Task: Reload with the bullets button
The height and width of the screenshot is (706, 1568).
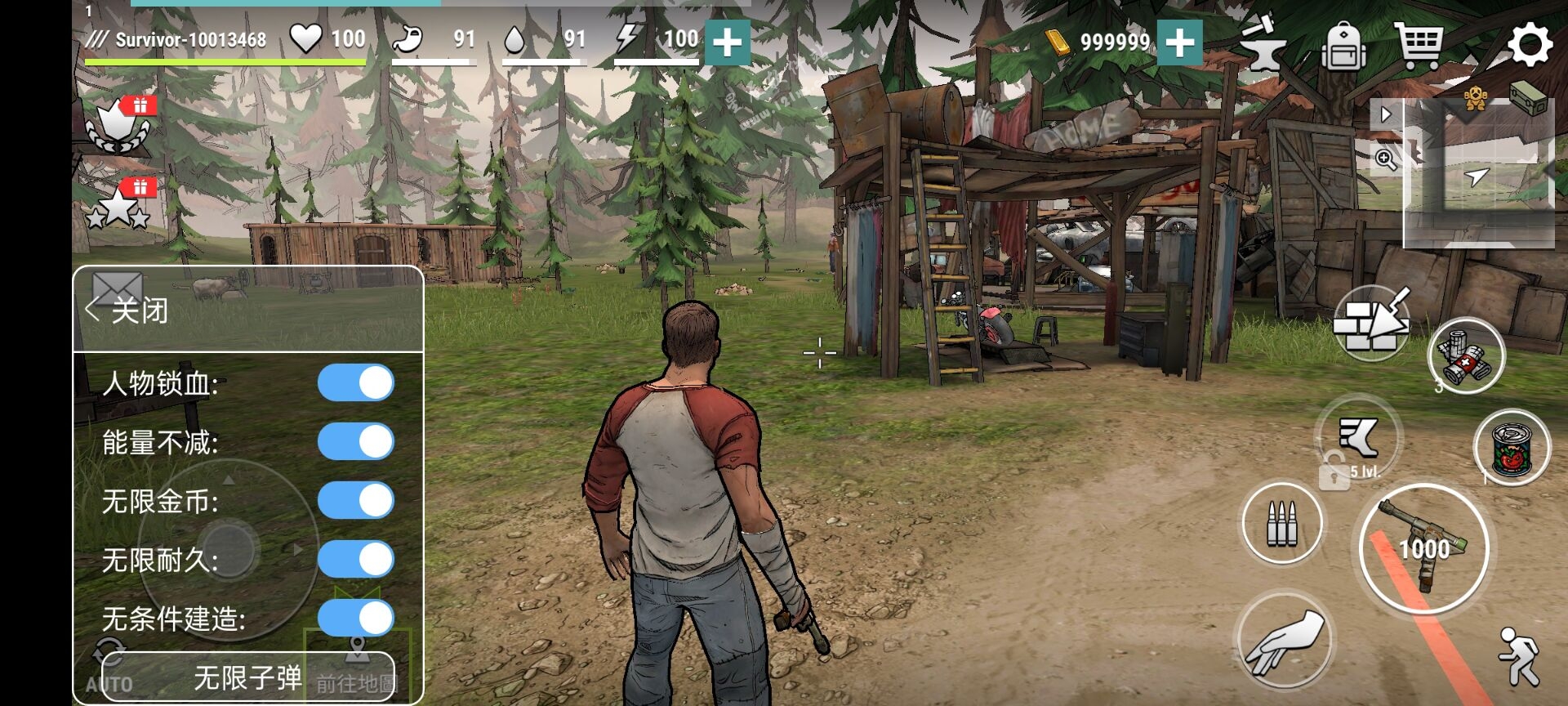Action: pos(1282,523)
